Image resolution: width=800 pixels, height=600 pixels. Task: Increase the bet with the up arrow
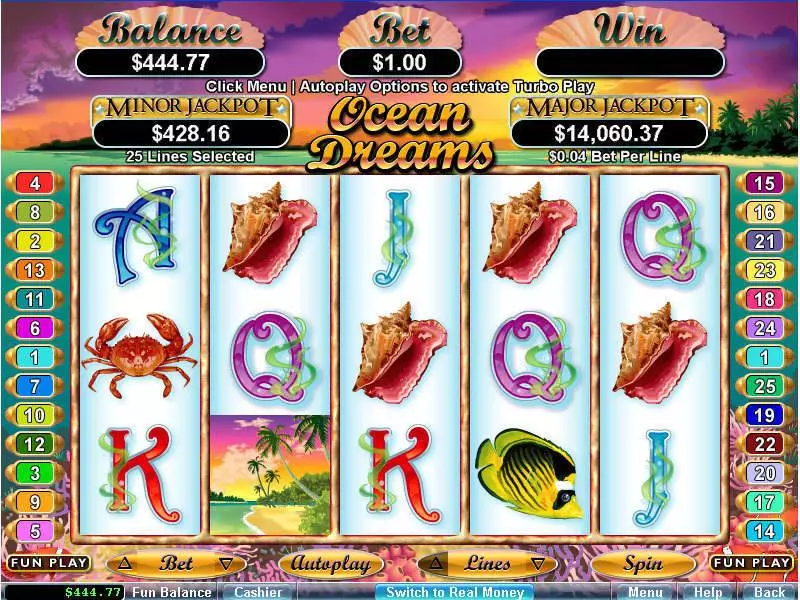pos(124,564)
